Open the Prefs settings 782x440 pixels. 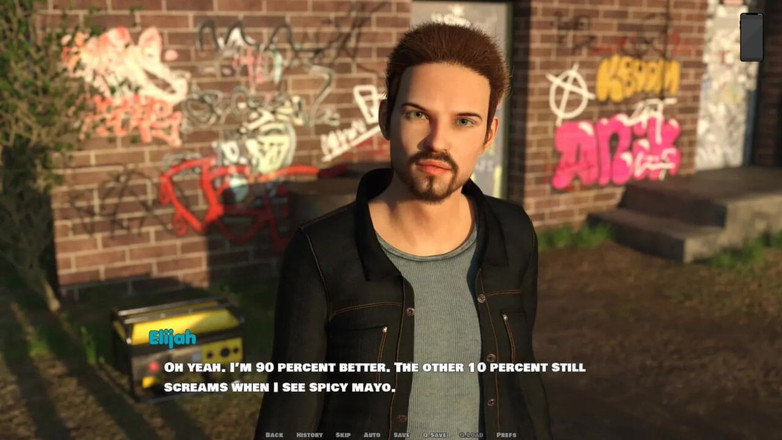[x=506, y=435]
